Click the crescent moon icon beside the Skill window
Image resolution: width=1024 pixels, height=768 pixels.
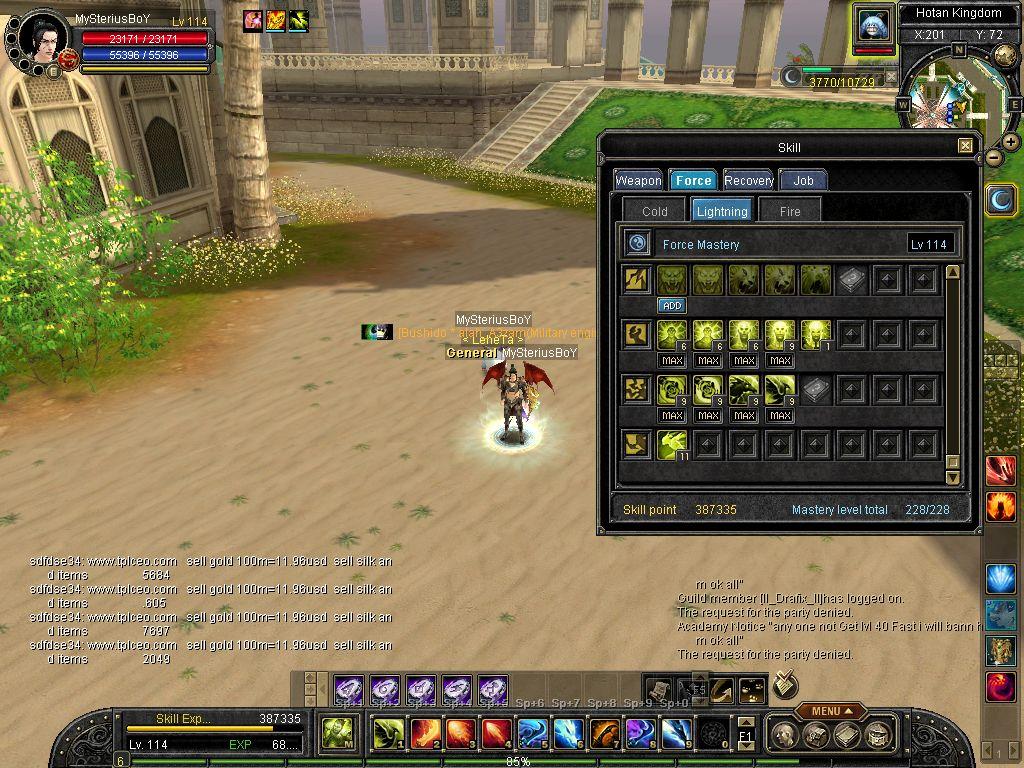point(1001,200)
